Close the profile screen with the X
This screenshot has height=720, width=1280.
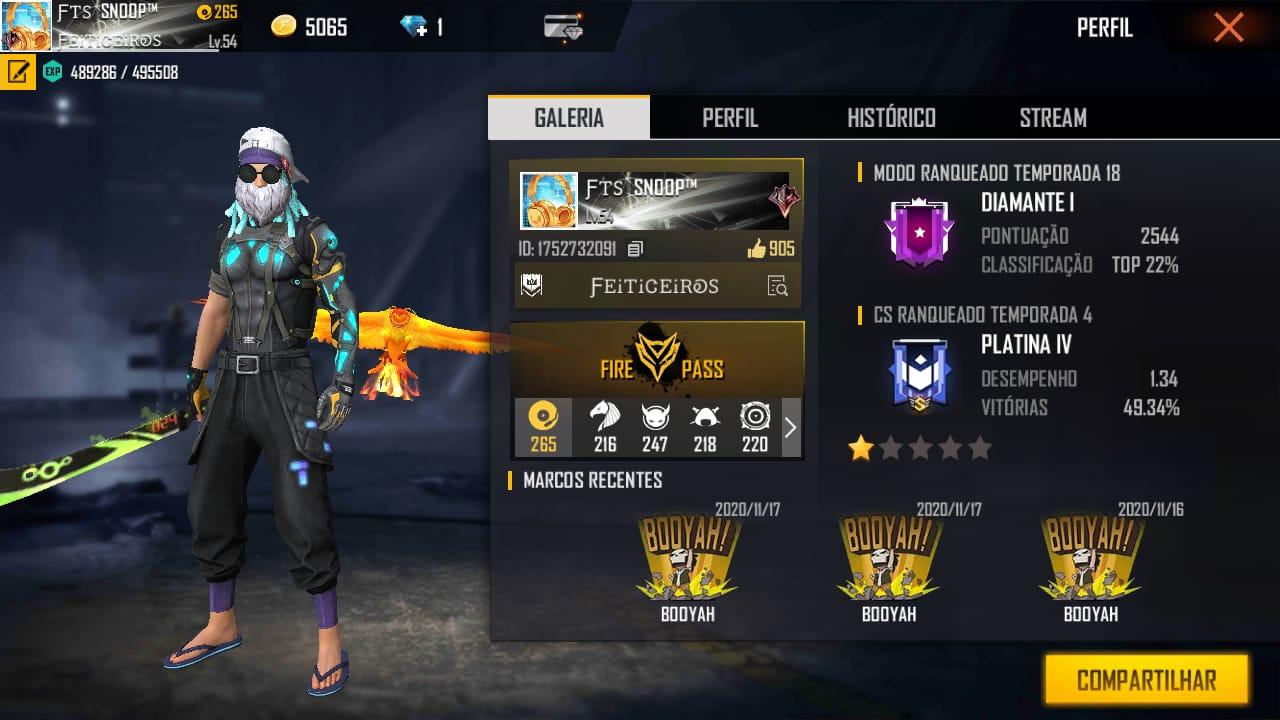tap(1228, 28)
